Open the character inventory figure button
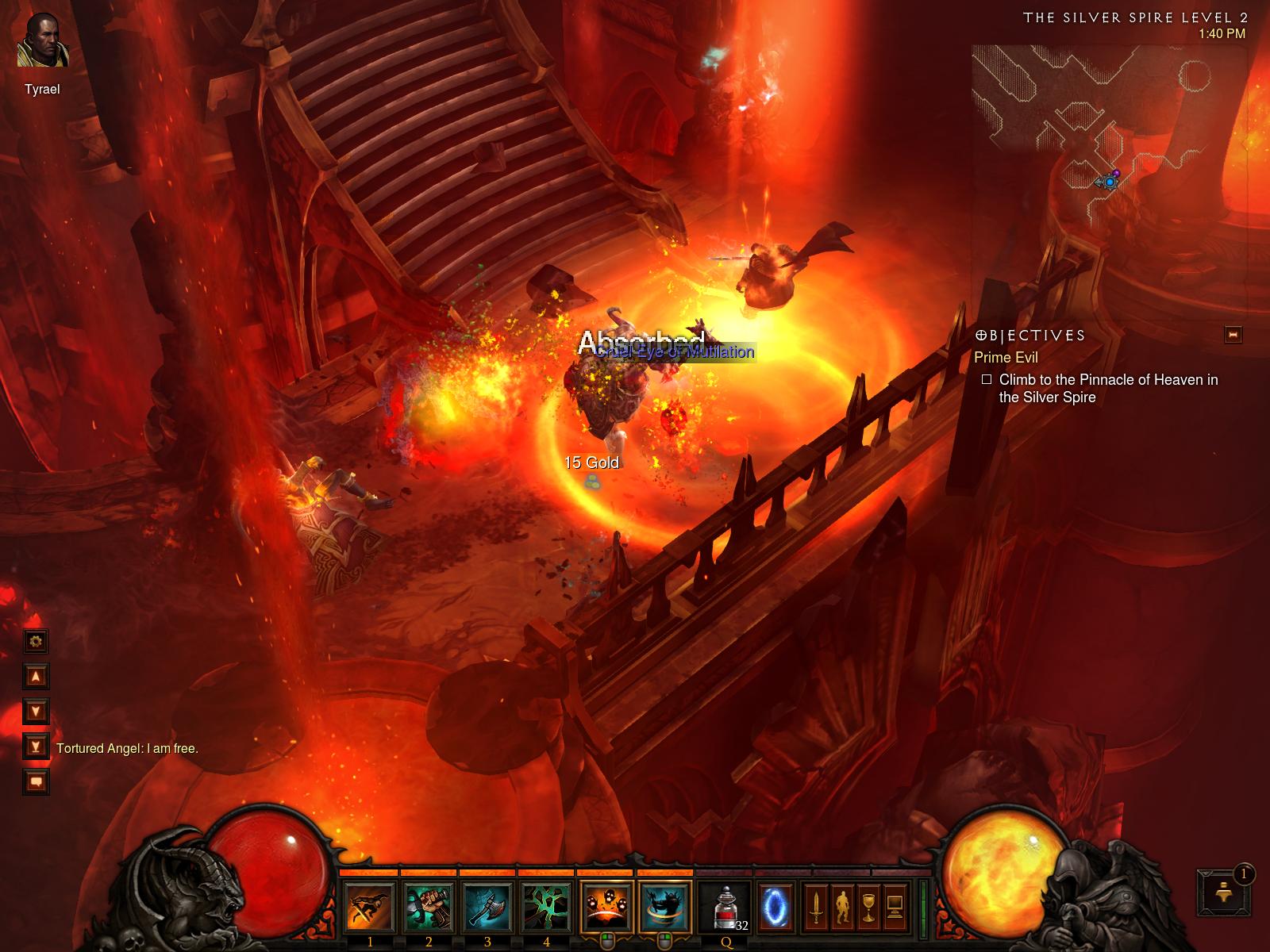1270x952 pixels. click(x=841, y=907)
